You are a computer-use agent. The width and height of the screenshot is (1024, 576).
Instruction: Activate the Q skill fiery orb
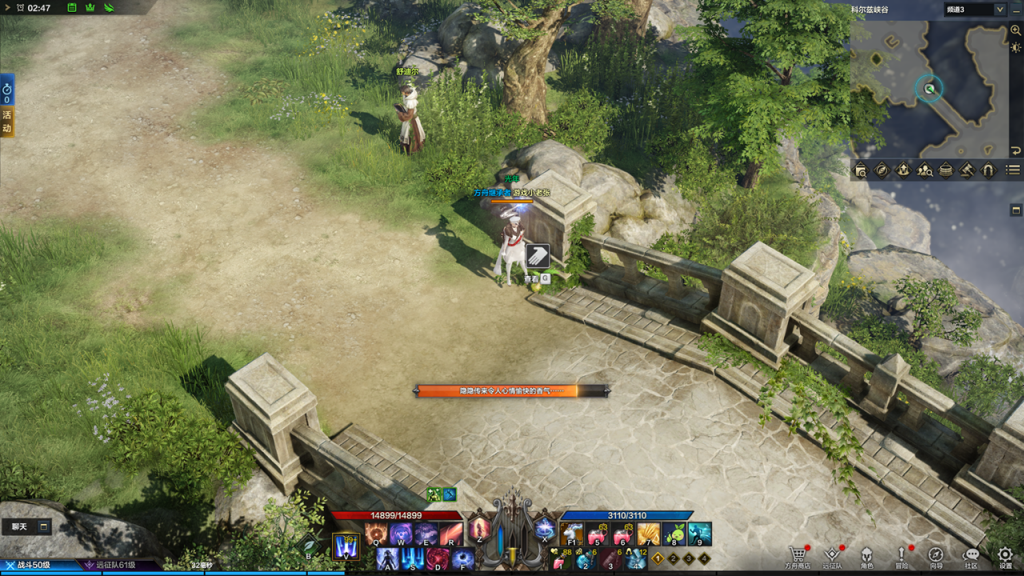coord(377,534)
